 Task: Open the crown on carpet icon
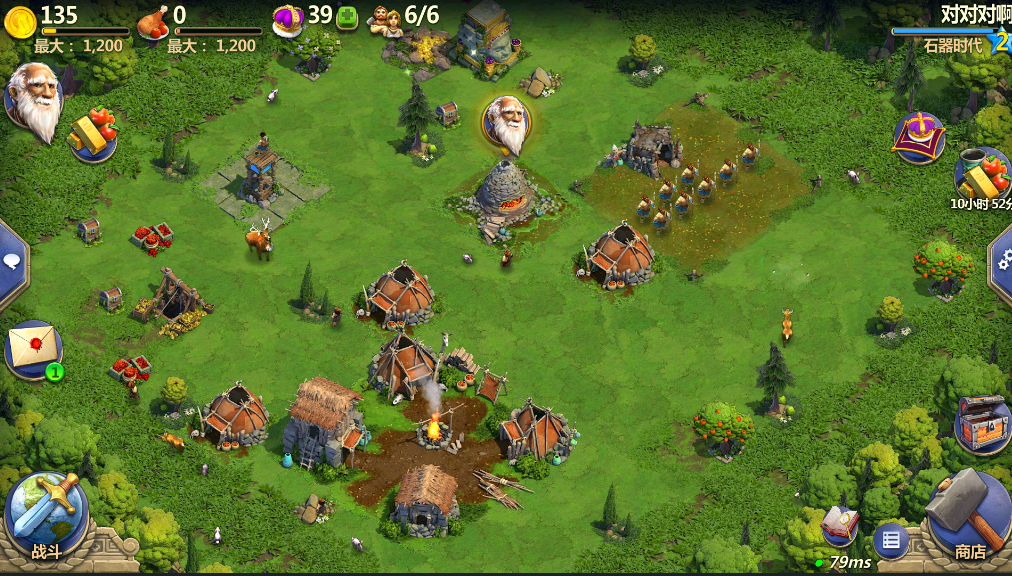(x=919, y=137)
